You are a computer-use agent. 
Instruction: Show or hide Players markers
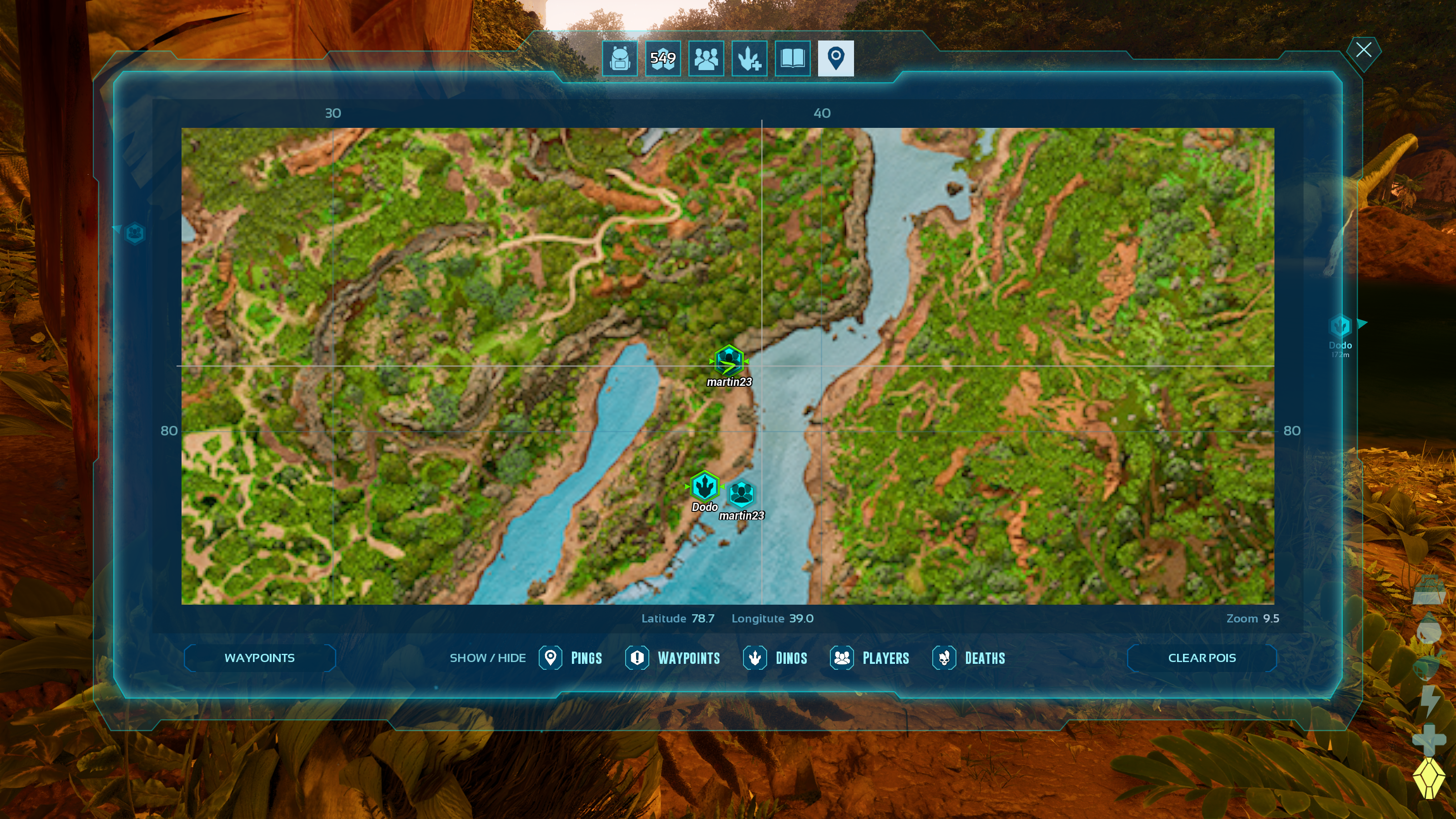pyautogui.click(x=870, y=658)
